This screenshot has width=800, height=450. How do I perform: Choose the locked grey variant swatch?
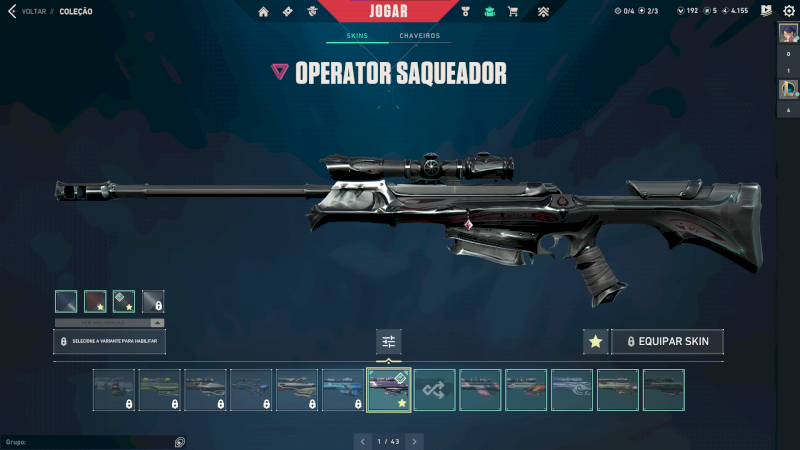coord(153,301)
